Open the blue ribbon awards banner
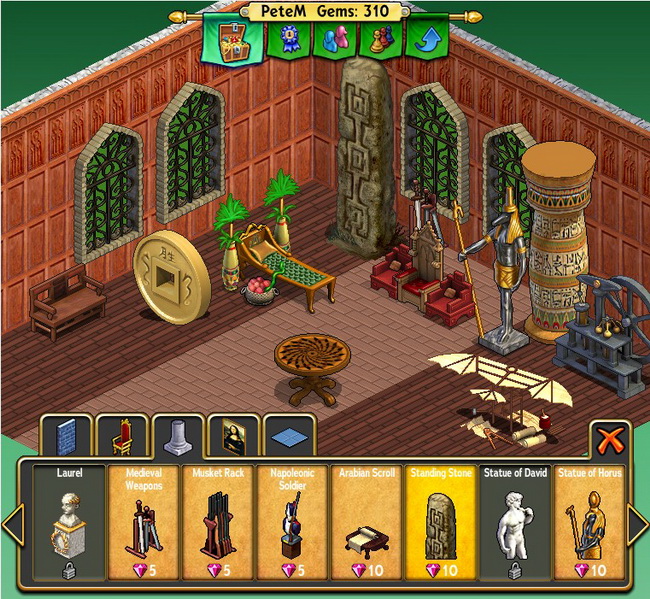This screenshot has height=599, width=650. [x=288, y=39]
